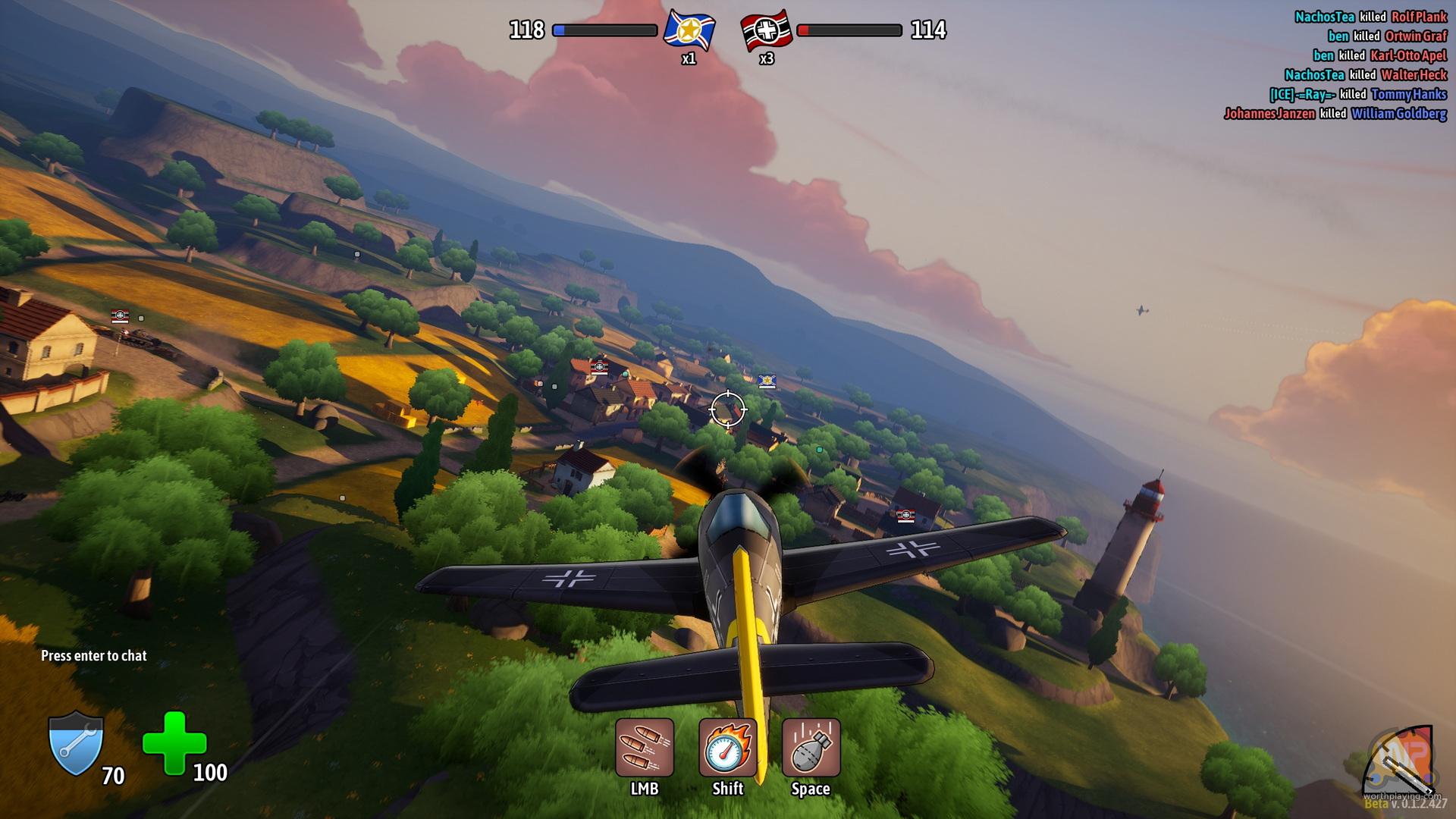The image size is (1456, 819).
Task: Activate the flaming speedometer boost ability
Action: point(727,748)
